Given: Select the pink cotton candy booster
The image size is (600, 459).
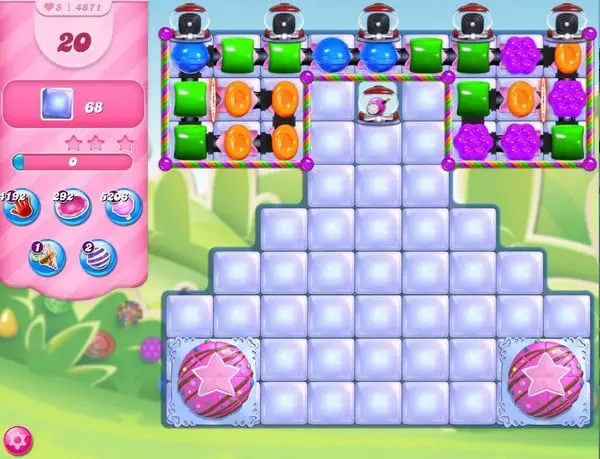Looking at the screenshot, I should click(124, 207).
